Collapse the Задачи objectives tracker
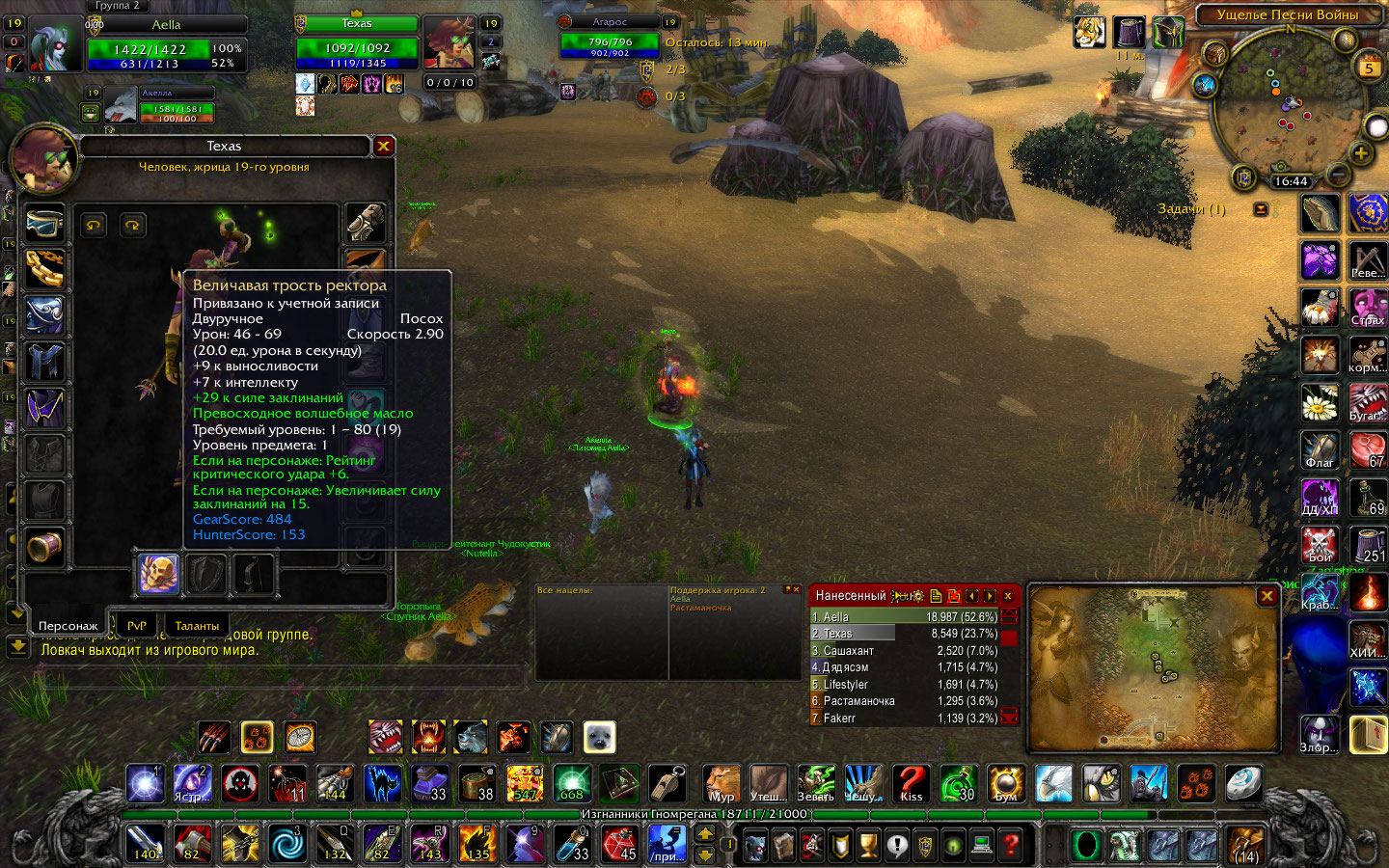Image resolution: width=1389 pixels, height=868 pixels. pyautogui.click(x=1261, y=209)
